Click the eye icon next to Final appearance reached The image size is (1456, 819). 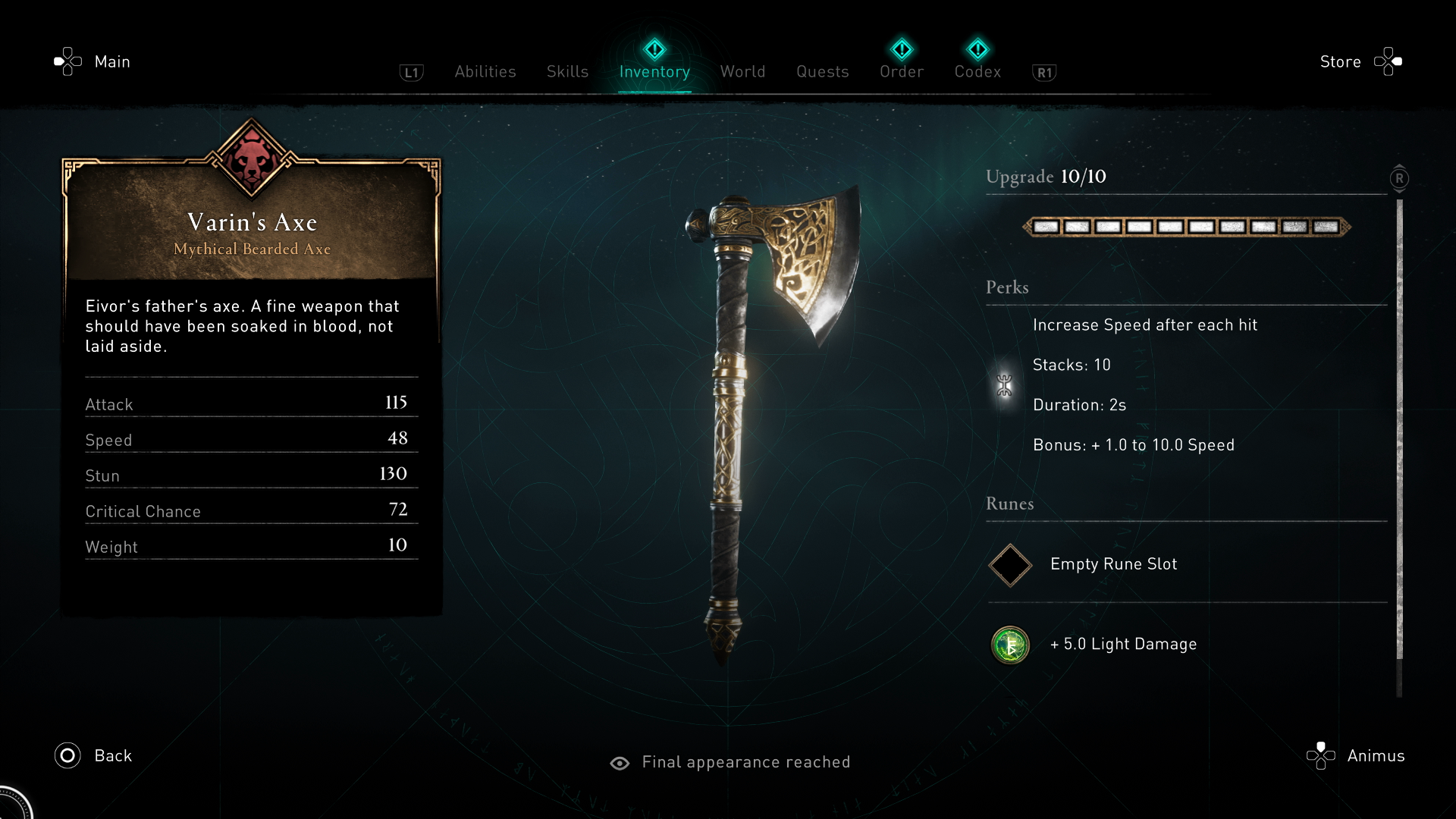[x=620, y=763]
